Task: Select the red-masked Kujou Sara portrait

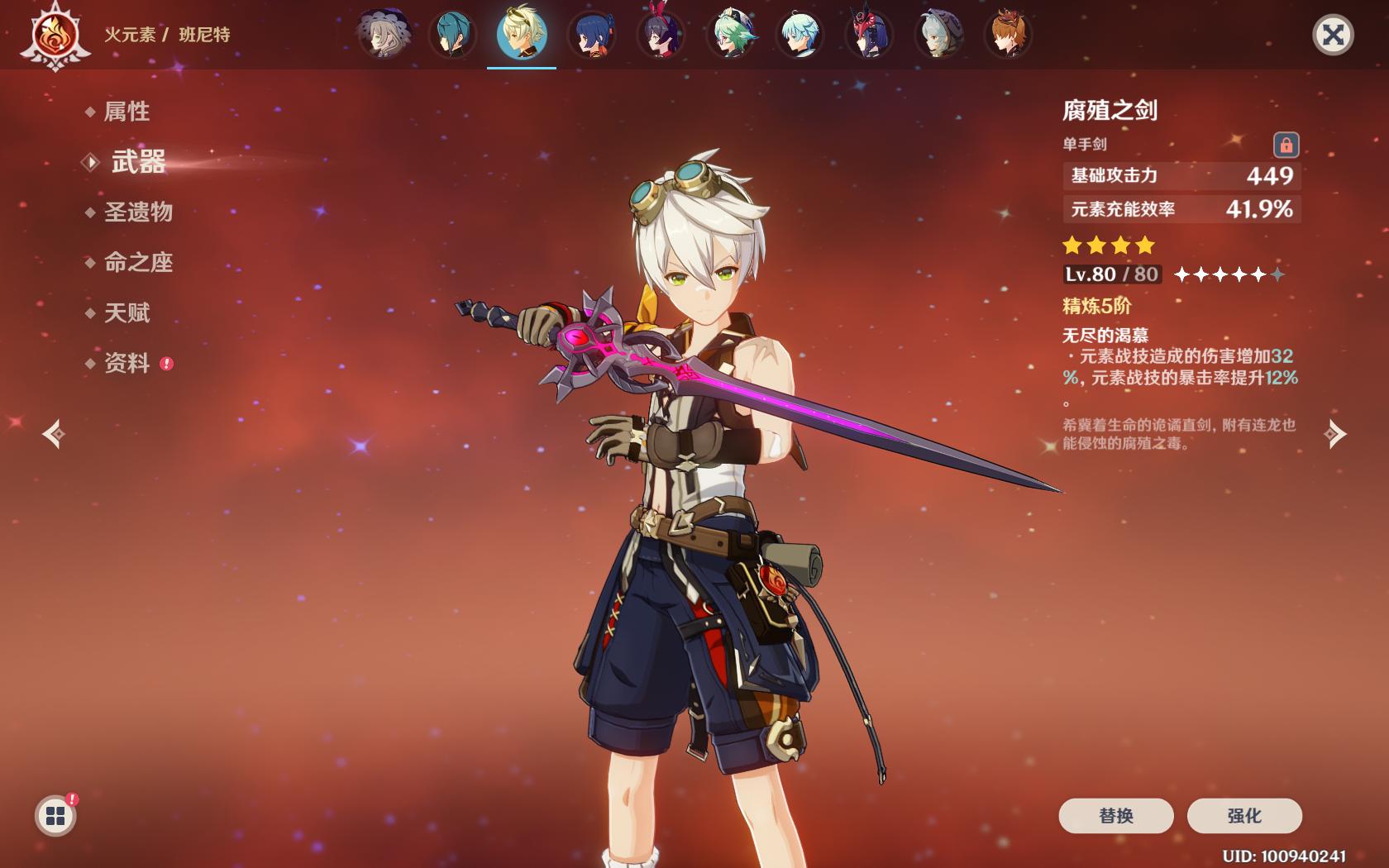Action: click(x=870, y=35)
